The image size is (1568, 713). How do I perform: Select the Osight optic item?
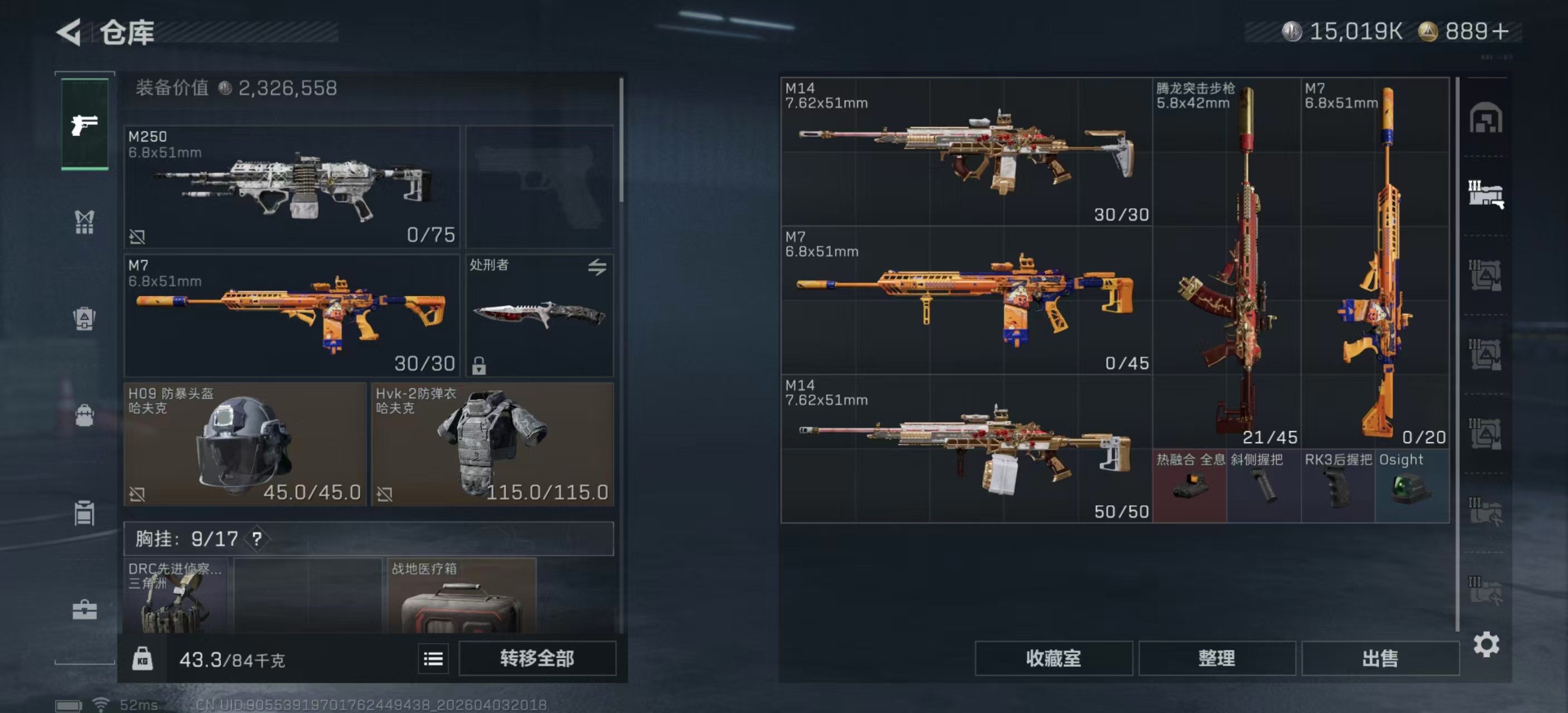click(x=1412, y=486)
